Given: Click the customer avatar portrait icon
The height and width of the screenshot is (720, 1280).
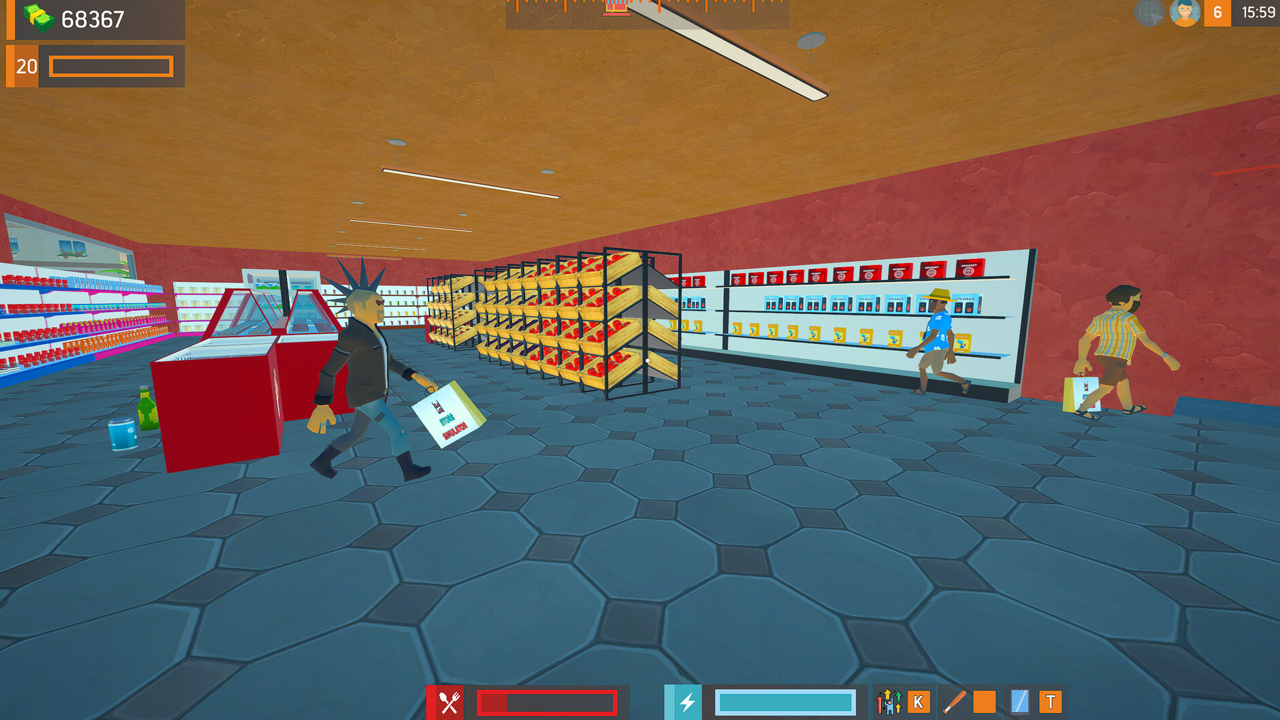Looking at the screenshot, I should [x=1185, y=14].
